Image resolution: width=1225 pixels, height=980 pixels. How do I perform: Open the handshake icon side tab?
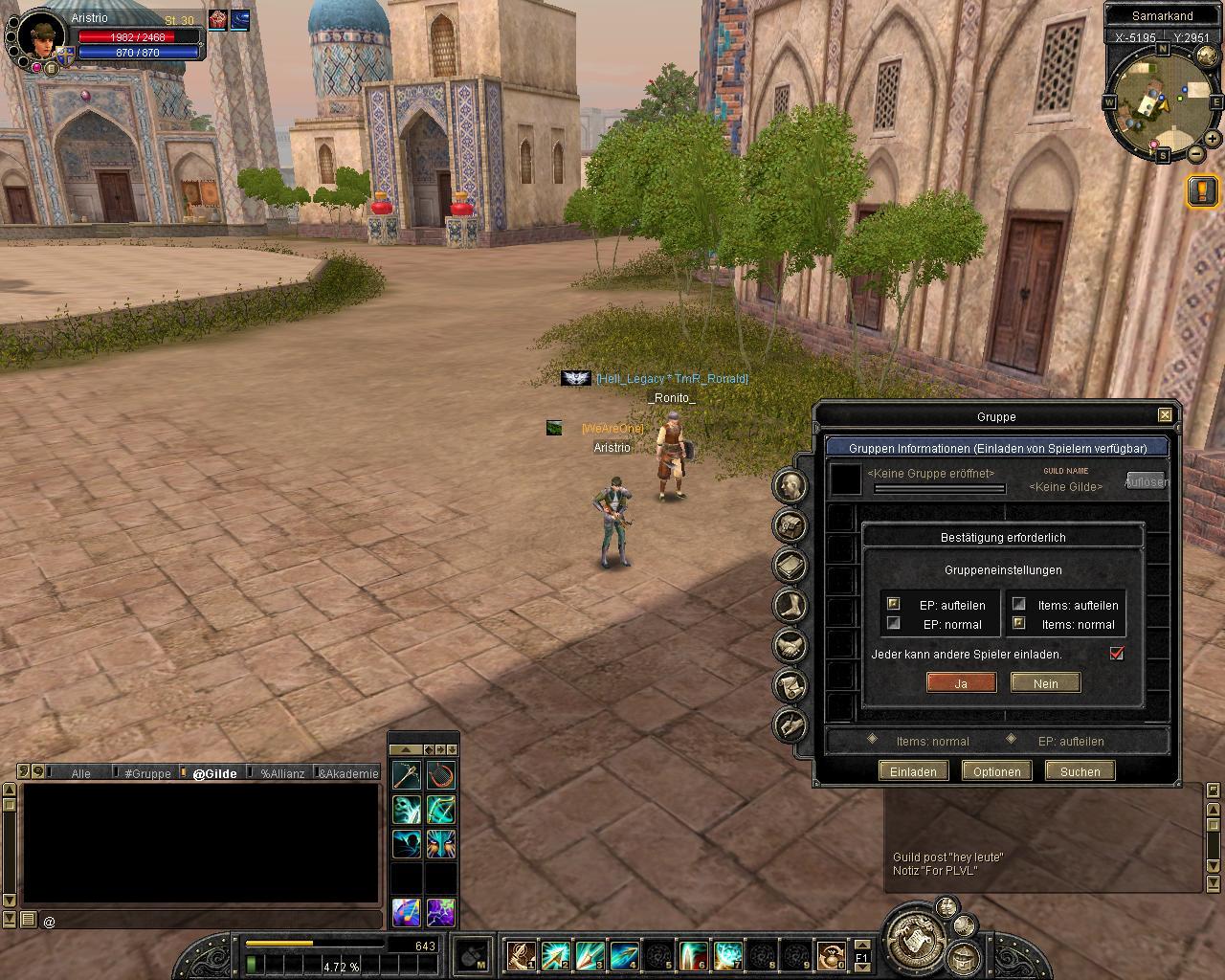tap(791, 646)
